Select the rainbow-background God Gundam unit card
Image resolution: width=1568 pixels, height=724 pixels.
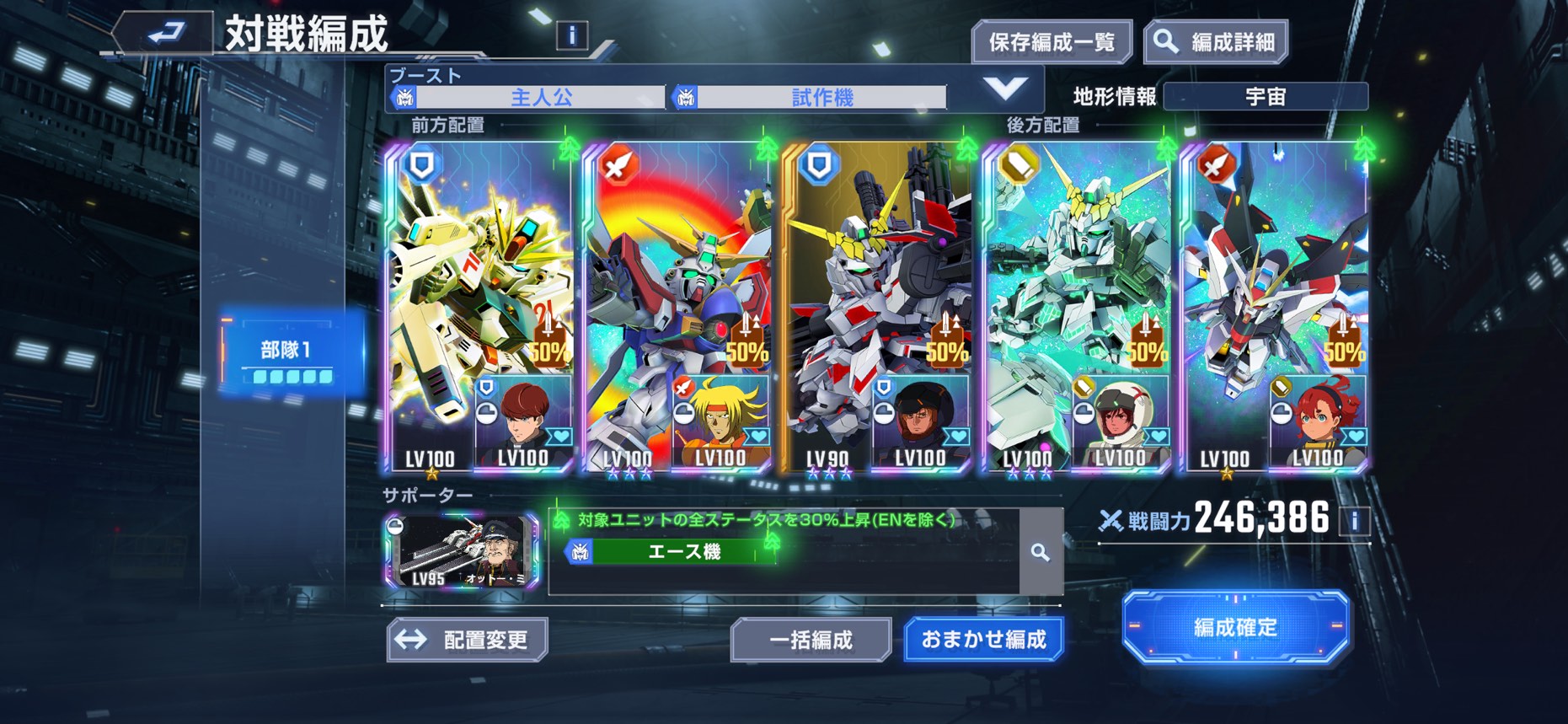pos(677,303)
